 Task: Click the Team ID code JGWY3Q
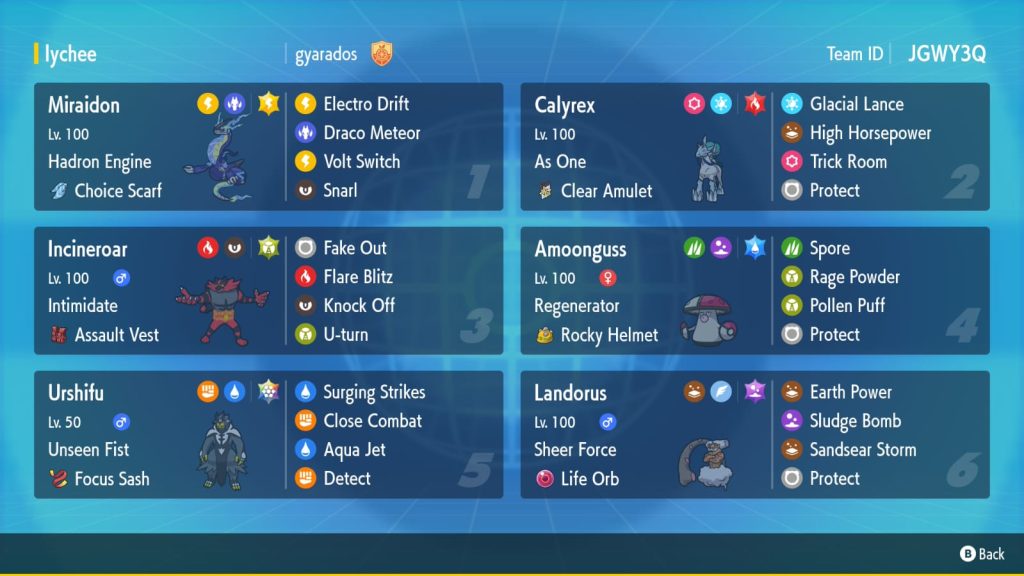[x=946, y=54]
